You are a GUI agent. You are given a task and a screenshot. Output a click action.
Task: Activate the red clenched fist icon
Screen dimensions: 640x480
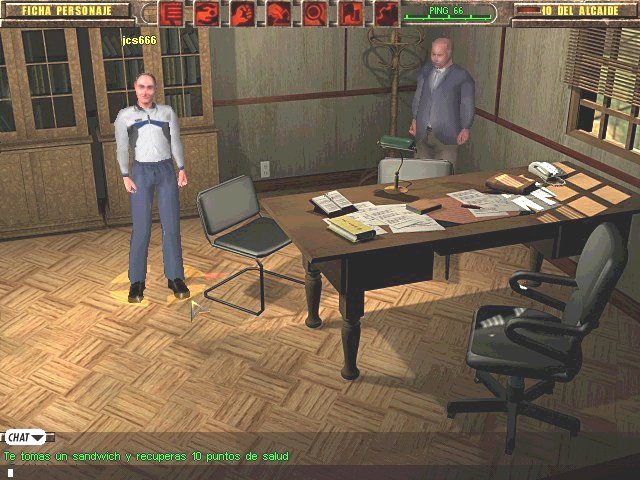(x=243, y=13)
